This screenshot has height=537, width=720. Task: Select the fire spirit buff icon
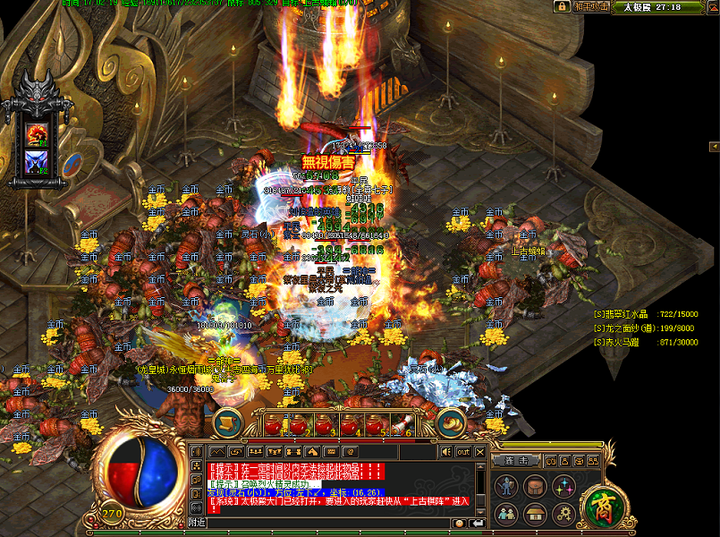[38, 132]
